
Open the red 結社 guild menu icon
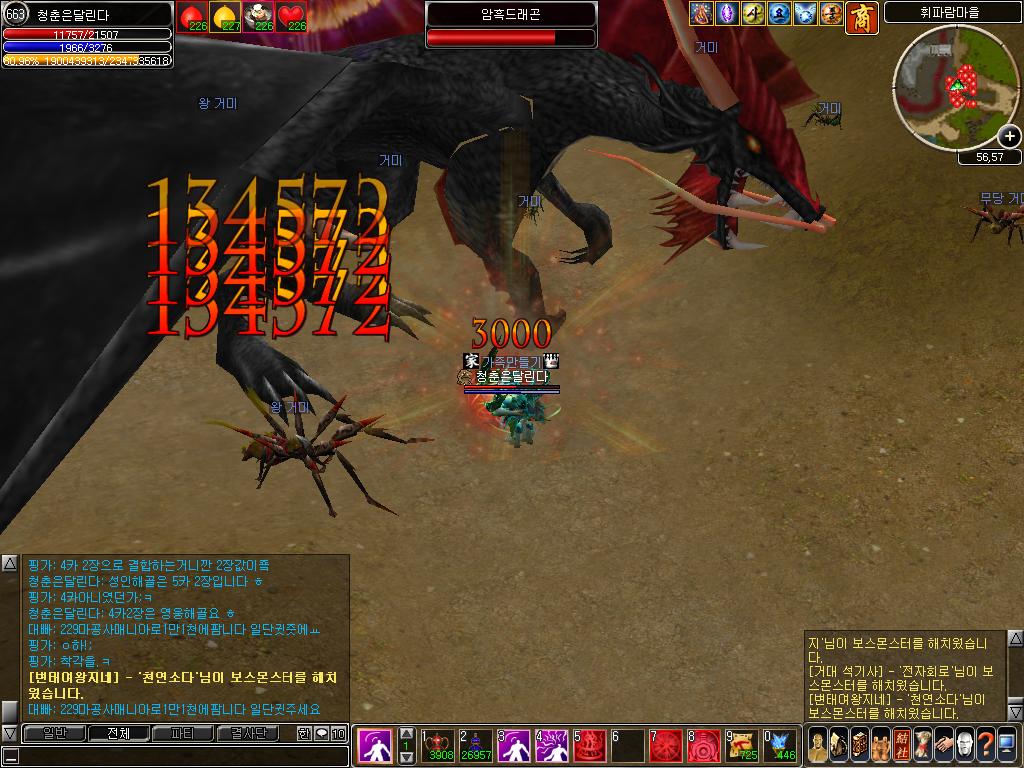[902, 745]
